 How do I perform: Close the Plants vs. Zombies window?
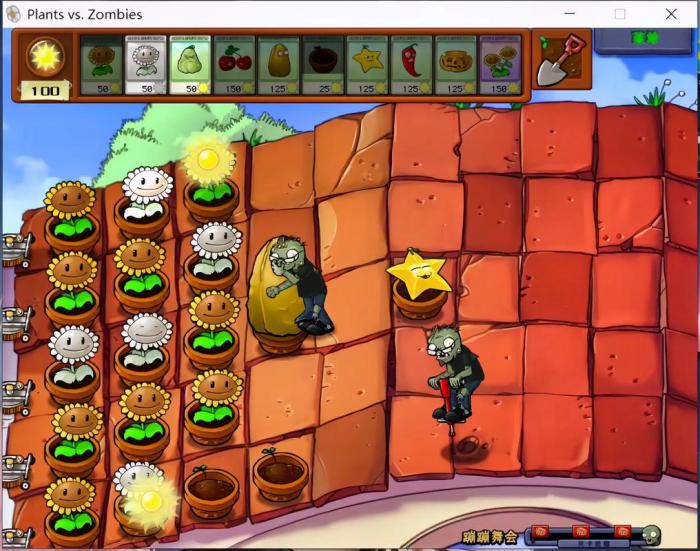coord(671,14)
